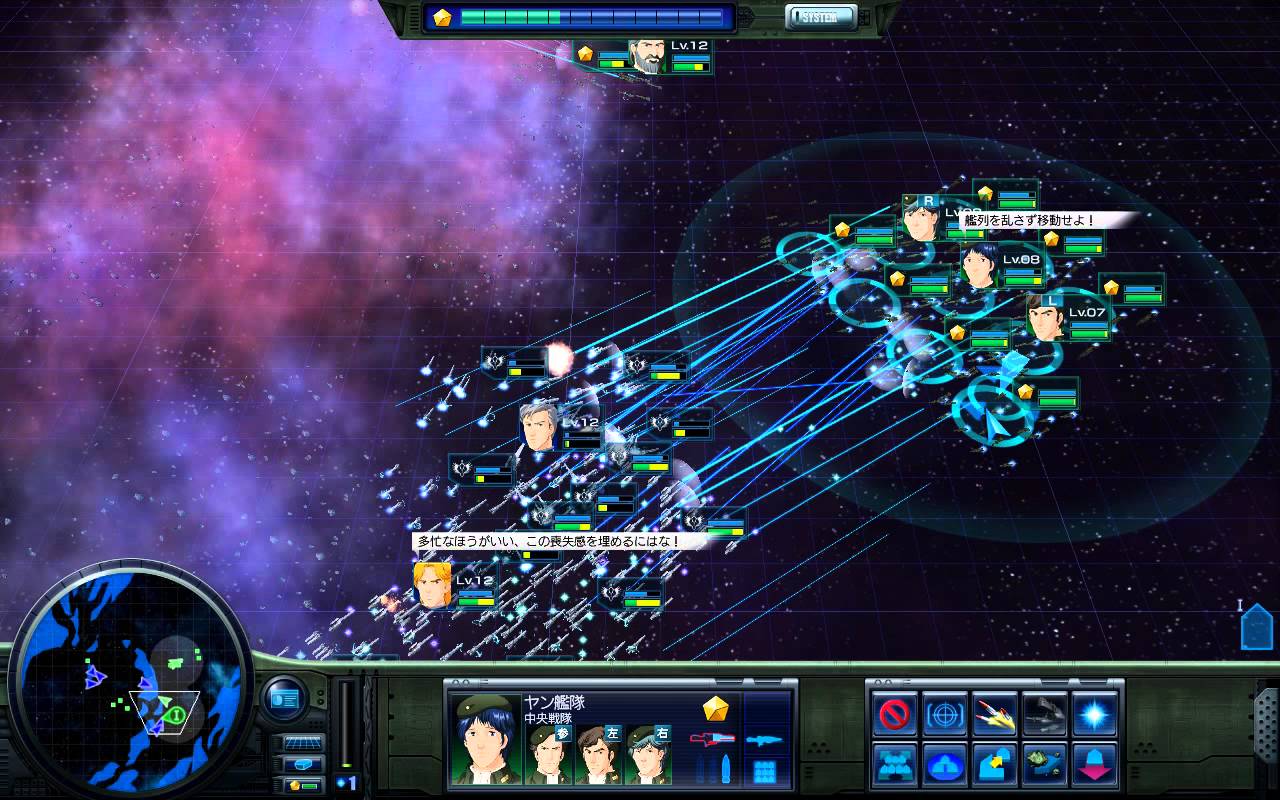1280x800 pixels.
Task: Activate the yellow-arrow ship swap command
Action: point(995,764)
